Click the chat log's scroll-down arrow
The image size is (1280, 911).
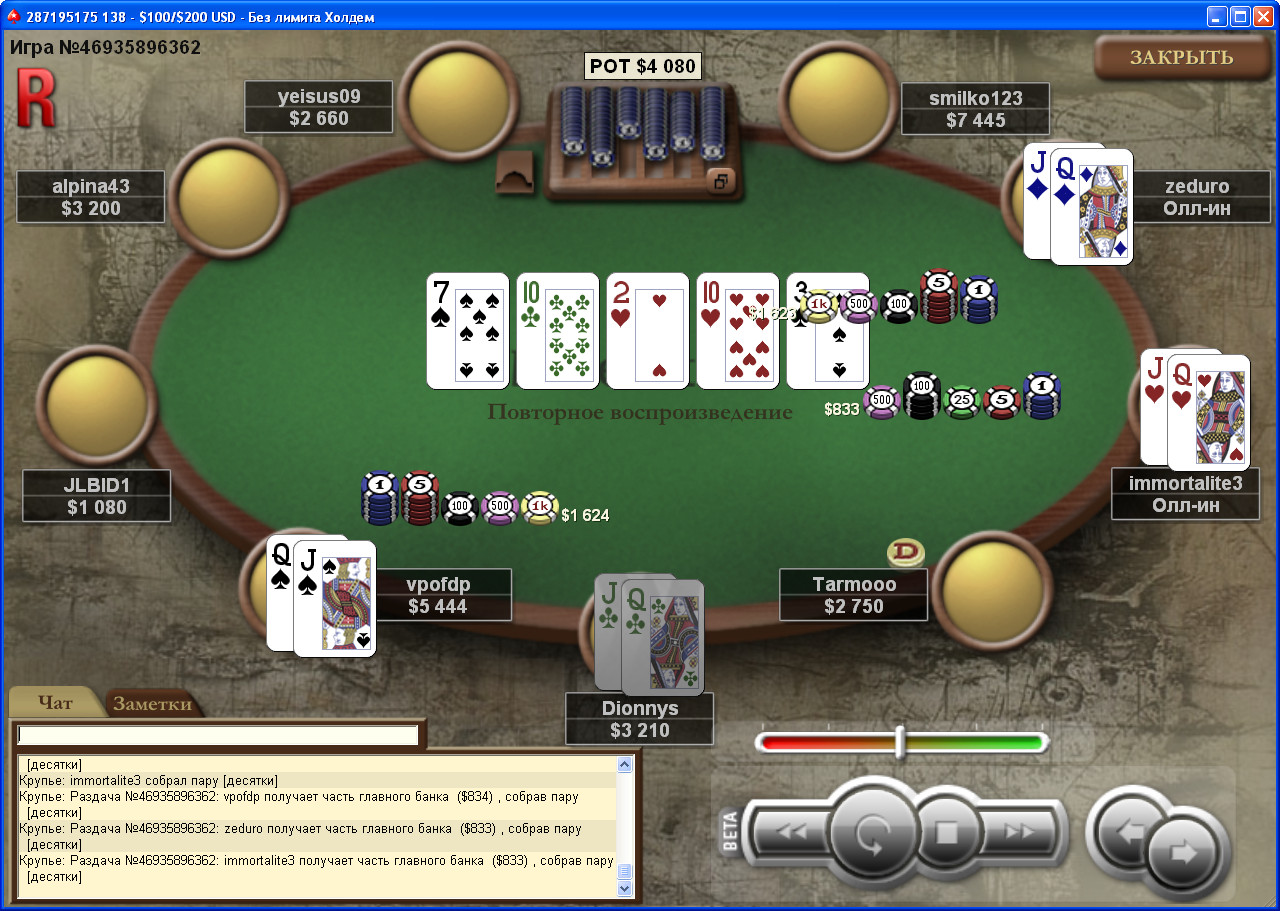625,888
